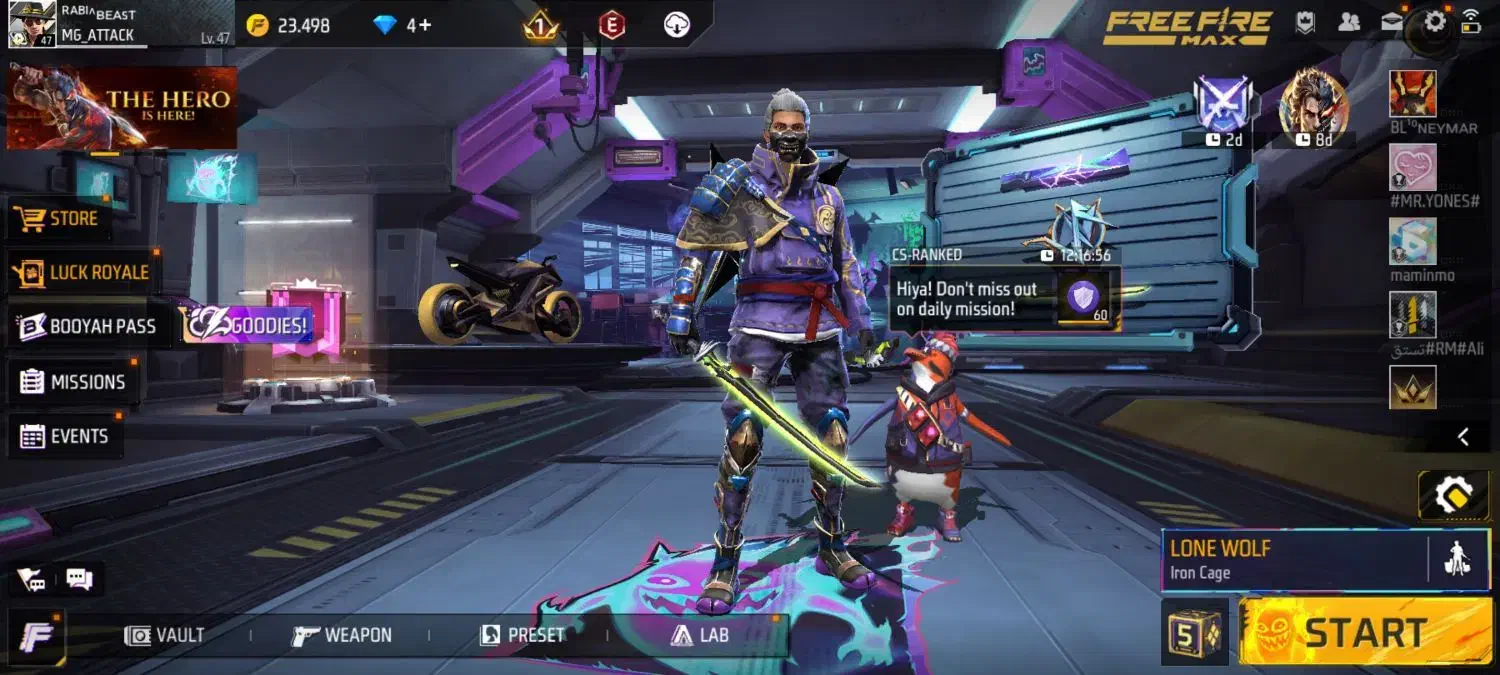Open the EVENTS menu
This screenshot has width=1500, height=675.
(65, 436)
